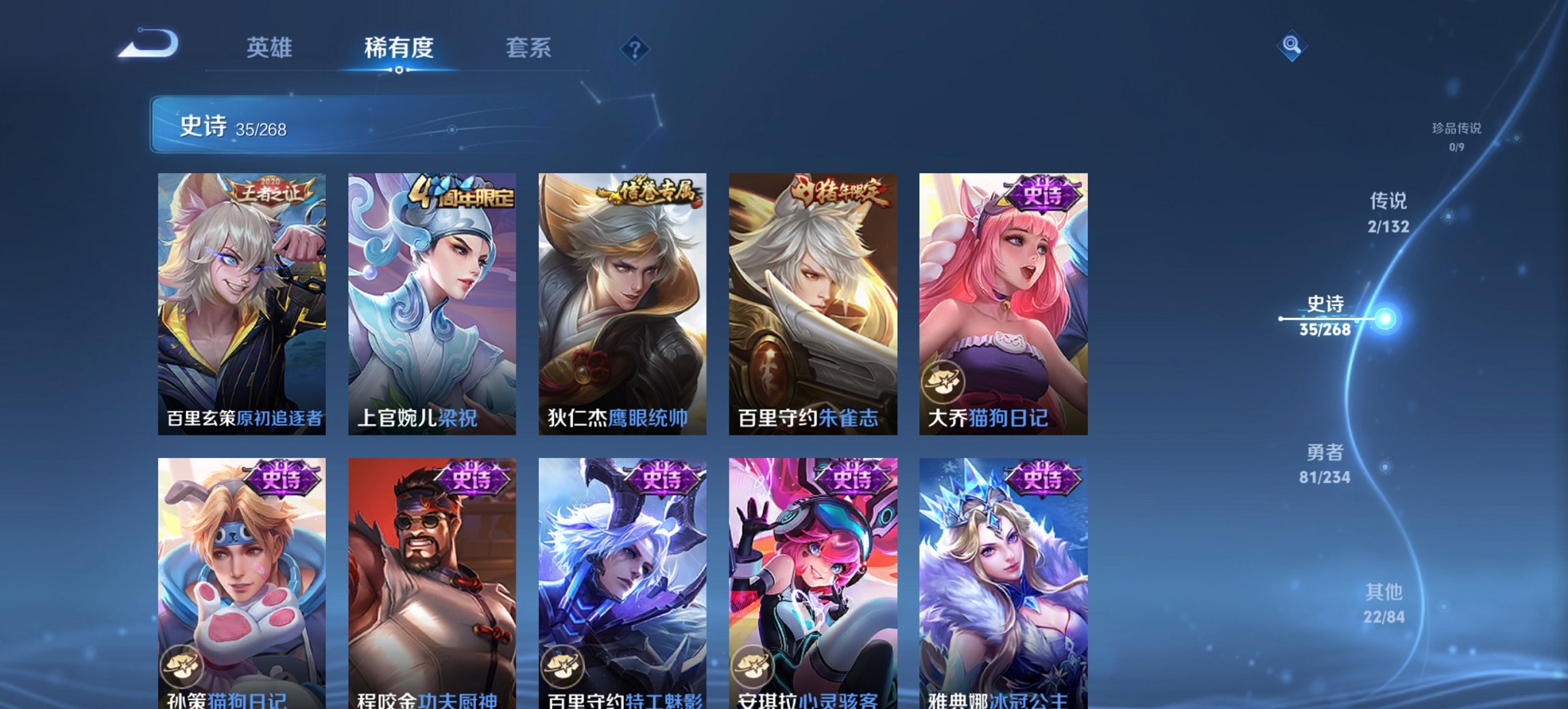
Task: Click the help question mark icon
Action: 635,49
